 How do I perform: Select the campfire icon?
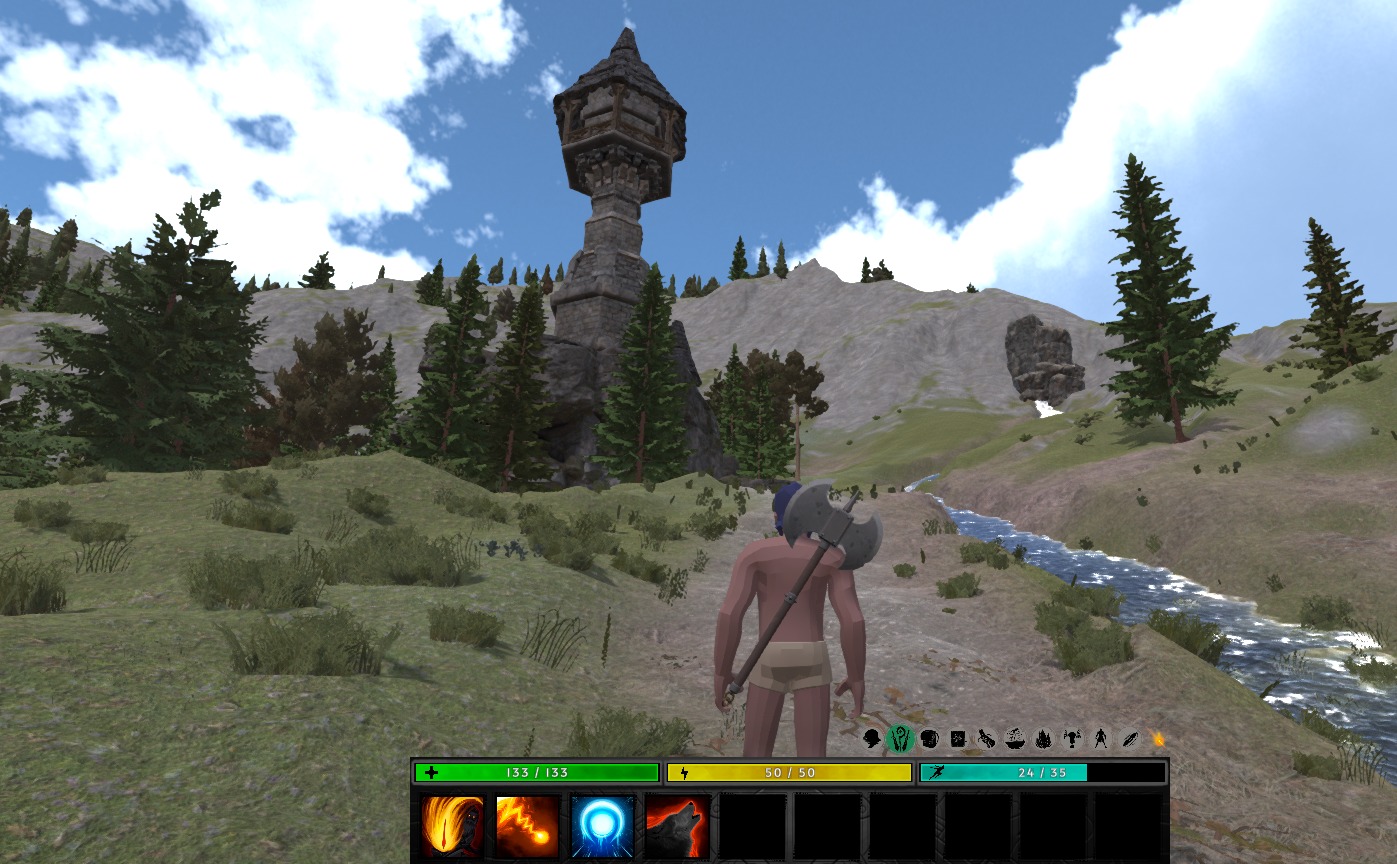point(1043,739)
